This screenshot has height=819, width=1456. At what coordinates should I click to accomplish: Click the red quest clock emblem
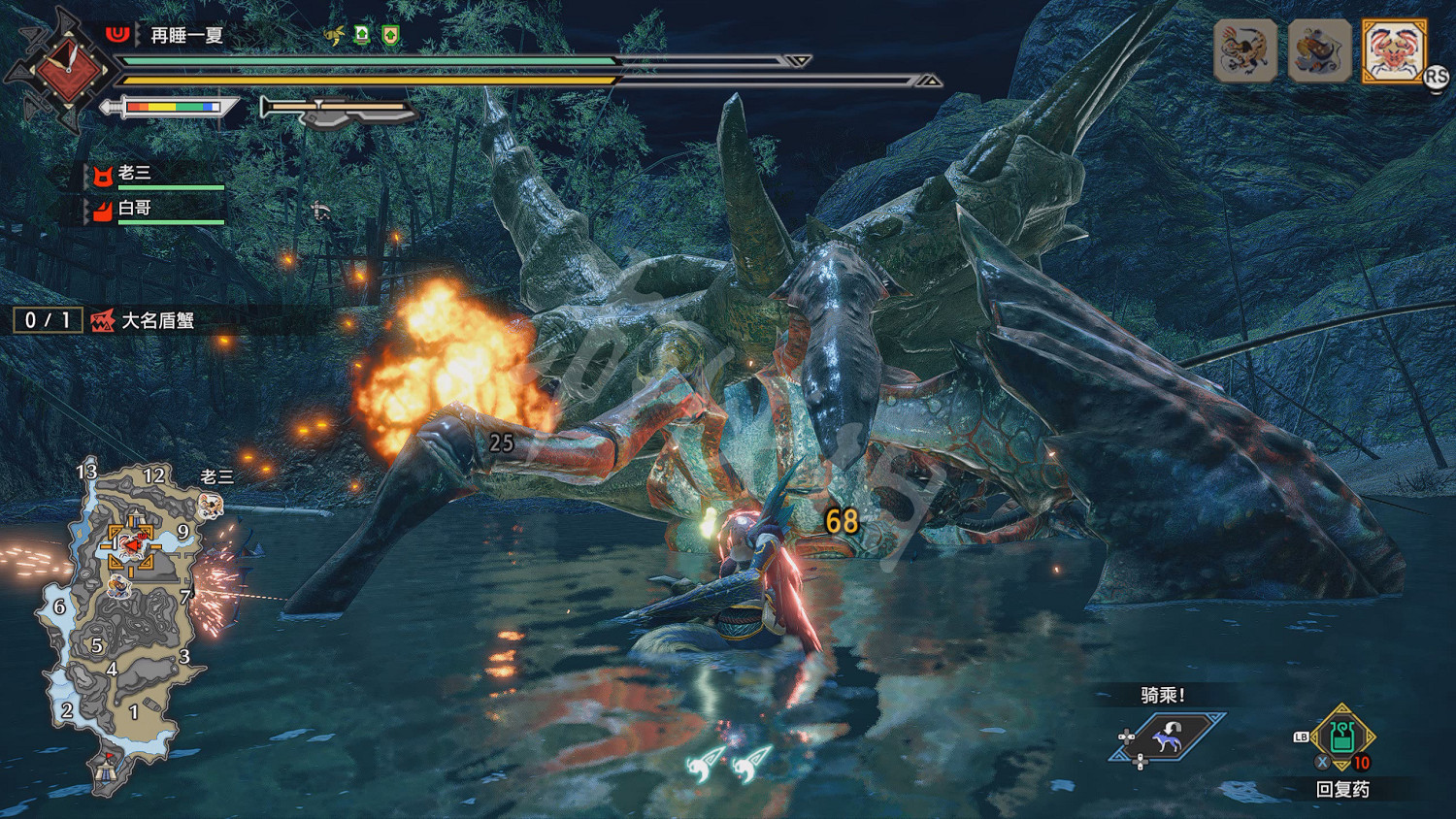(x=68, y=68)
